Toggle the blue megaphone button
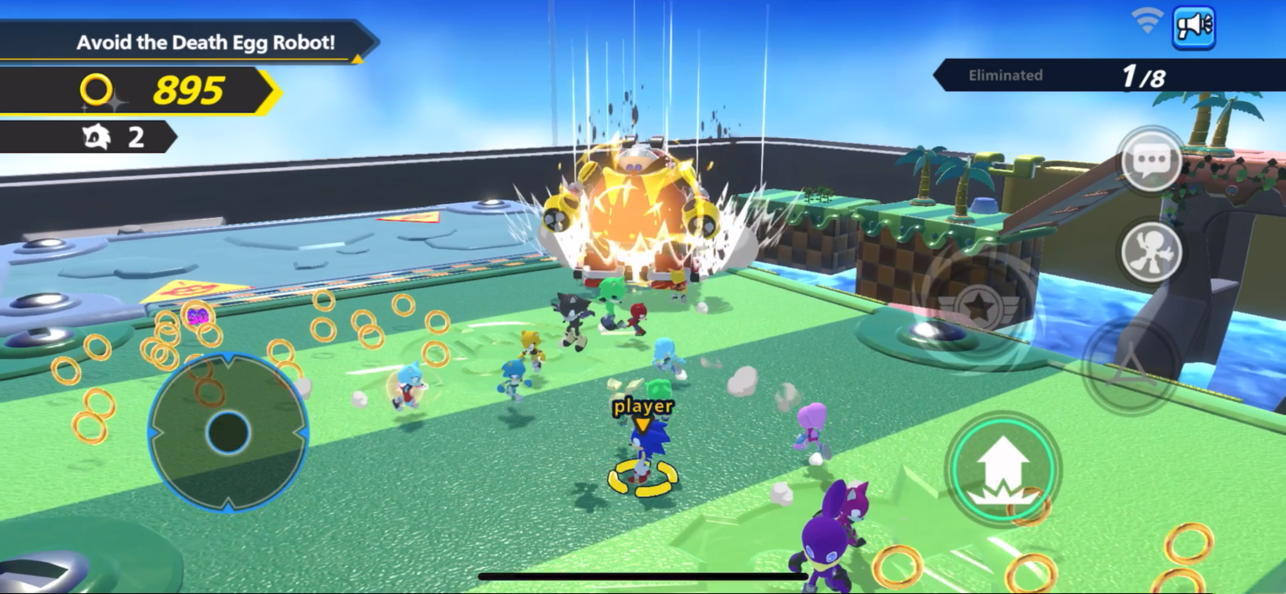The image size is (1286, 594). 1193,27
